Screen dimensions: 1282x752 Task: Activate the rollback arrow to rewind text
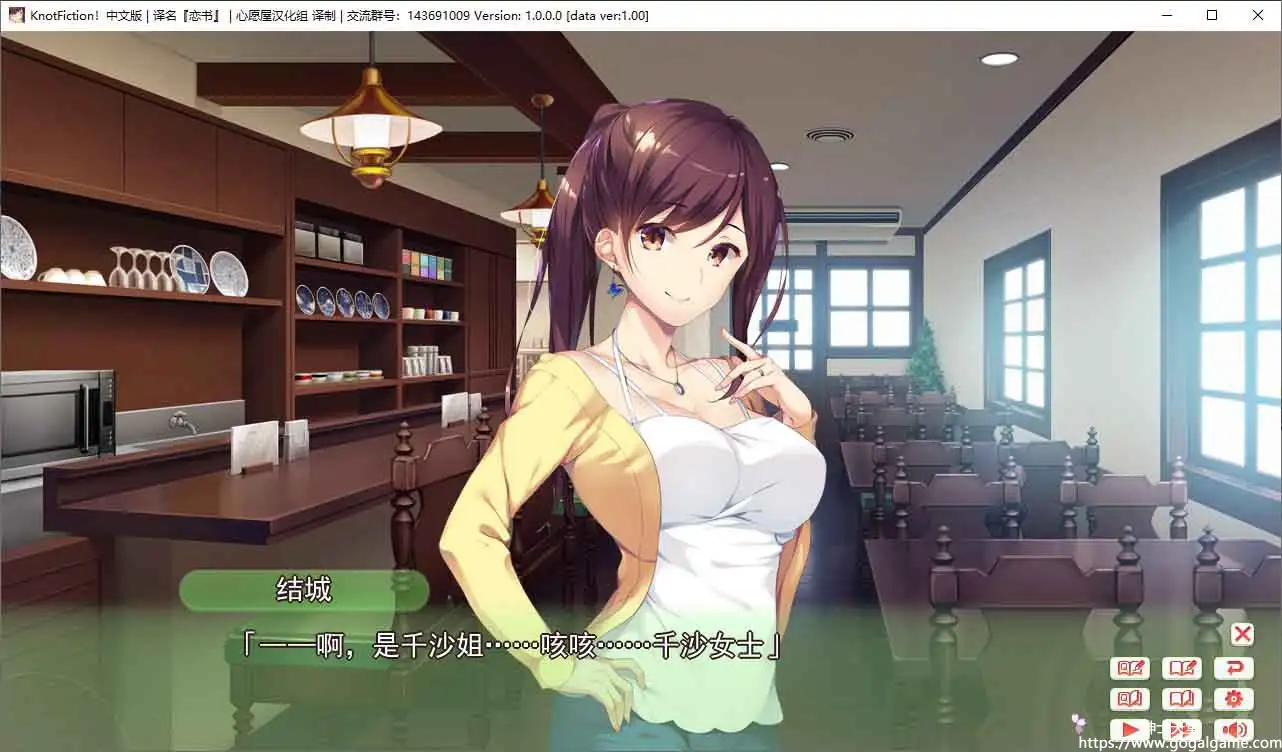(x=1234, y=668)
